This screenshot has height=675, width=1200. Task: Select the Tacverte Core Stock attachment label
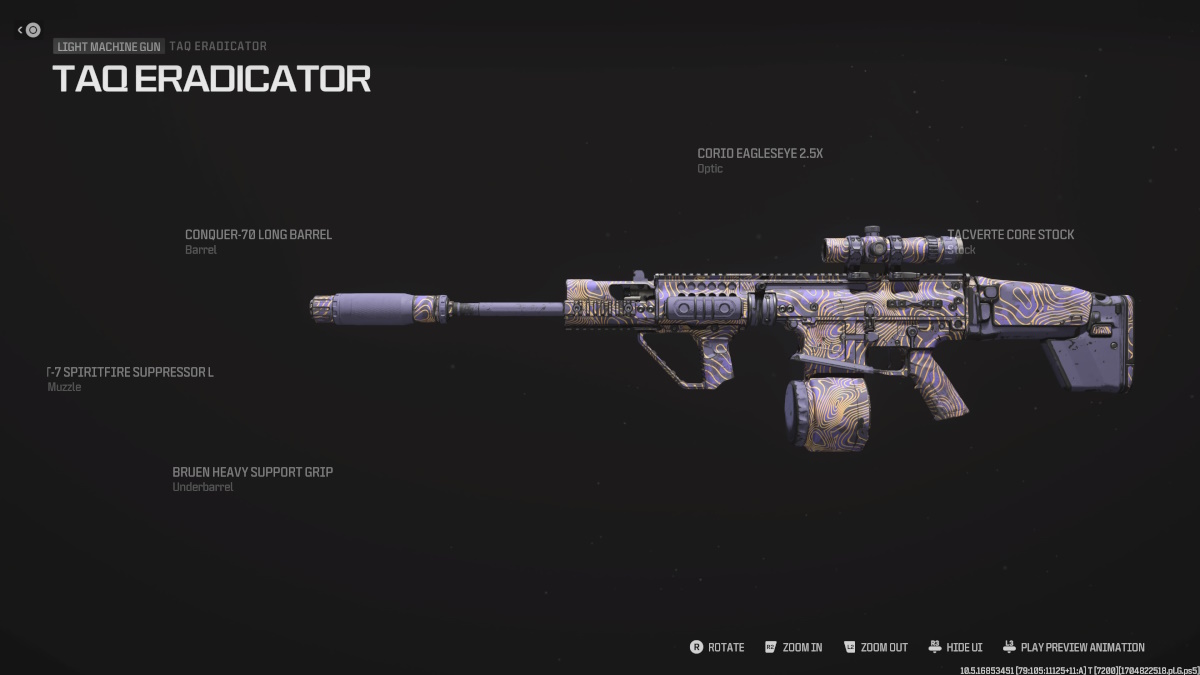[1010, 235]
